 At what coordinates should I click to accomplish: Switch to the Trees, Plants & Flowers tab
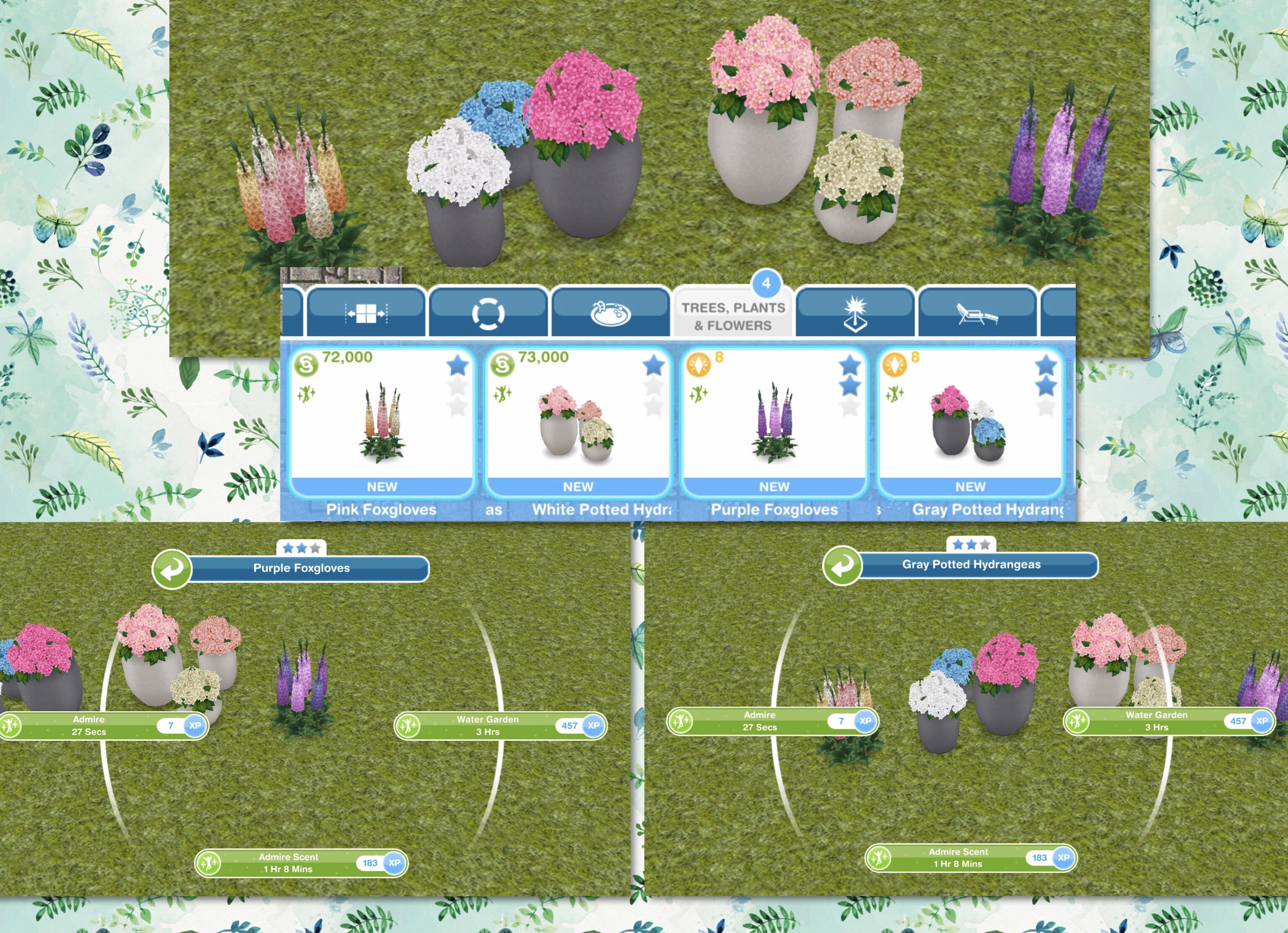coord(733,316)
